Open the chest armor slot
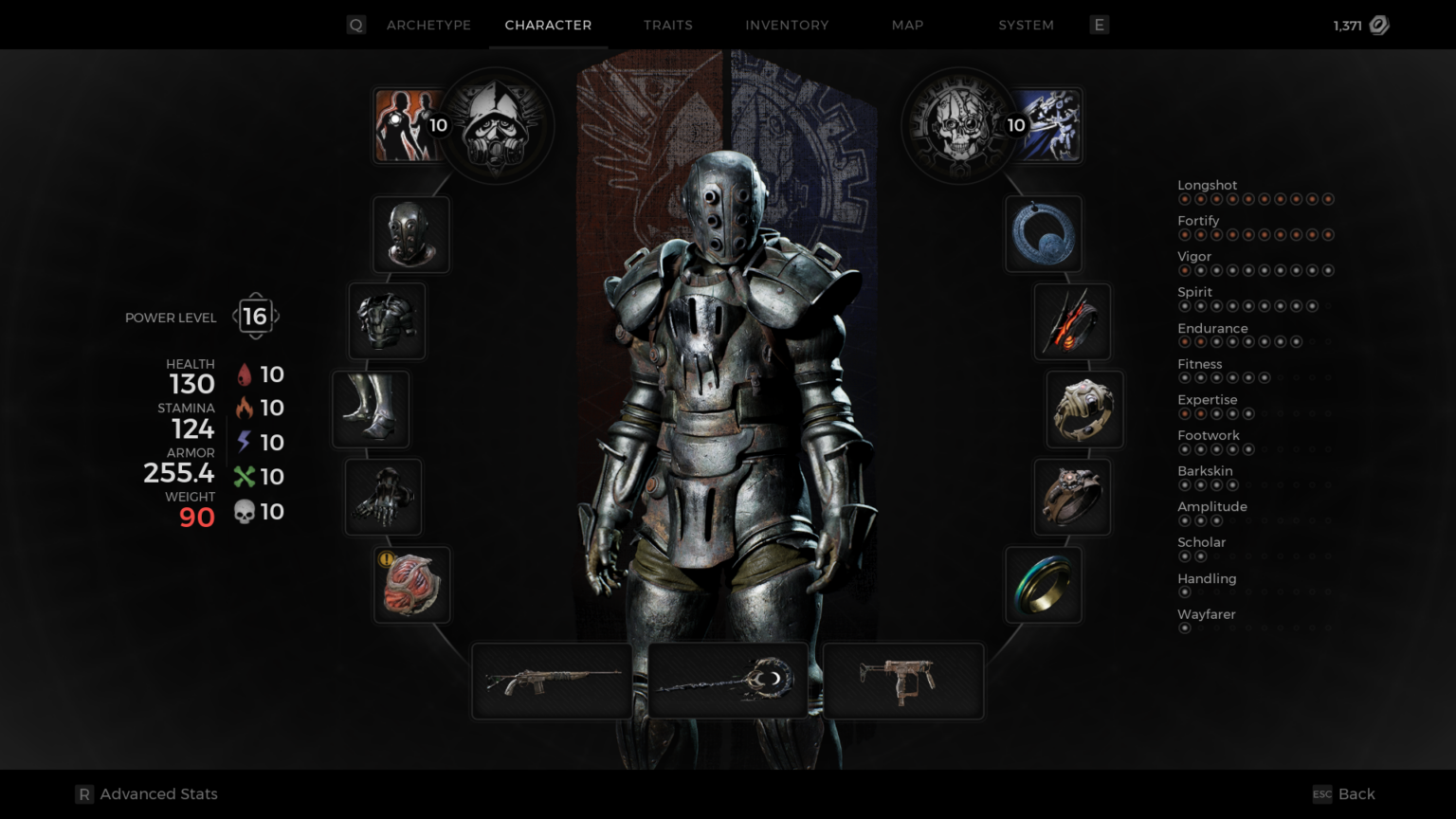 pos(387,321)
